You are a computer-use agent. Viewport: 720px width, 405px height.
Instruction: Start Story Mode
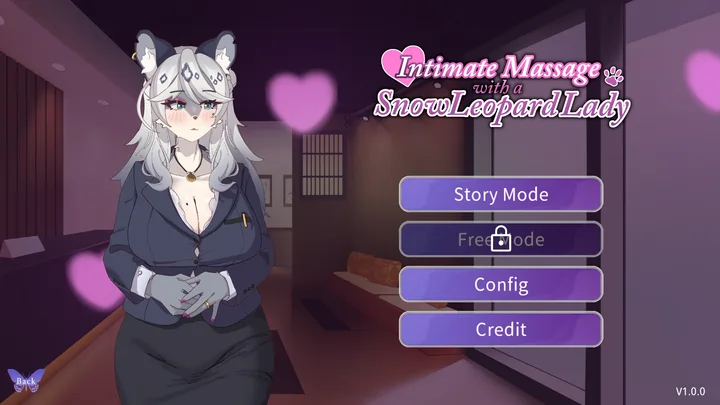[501, 193]
